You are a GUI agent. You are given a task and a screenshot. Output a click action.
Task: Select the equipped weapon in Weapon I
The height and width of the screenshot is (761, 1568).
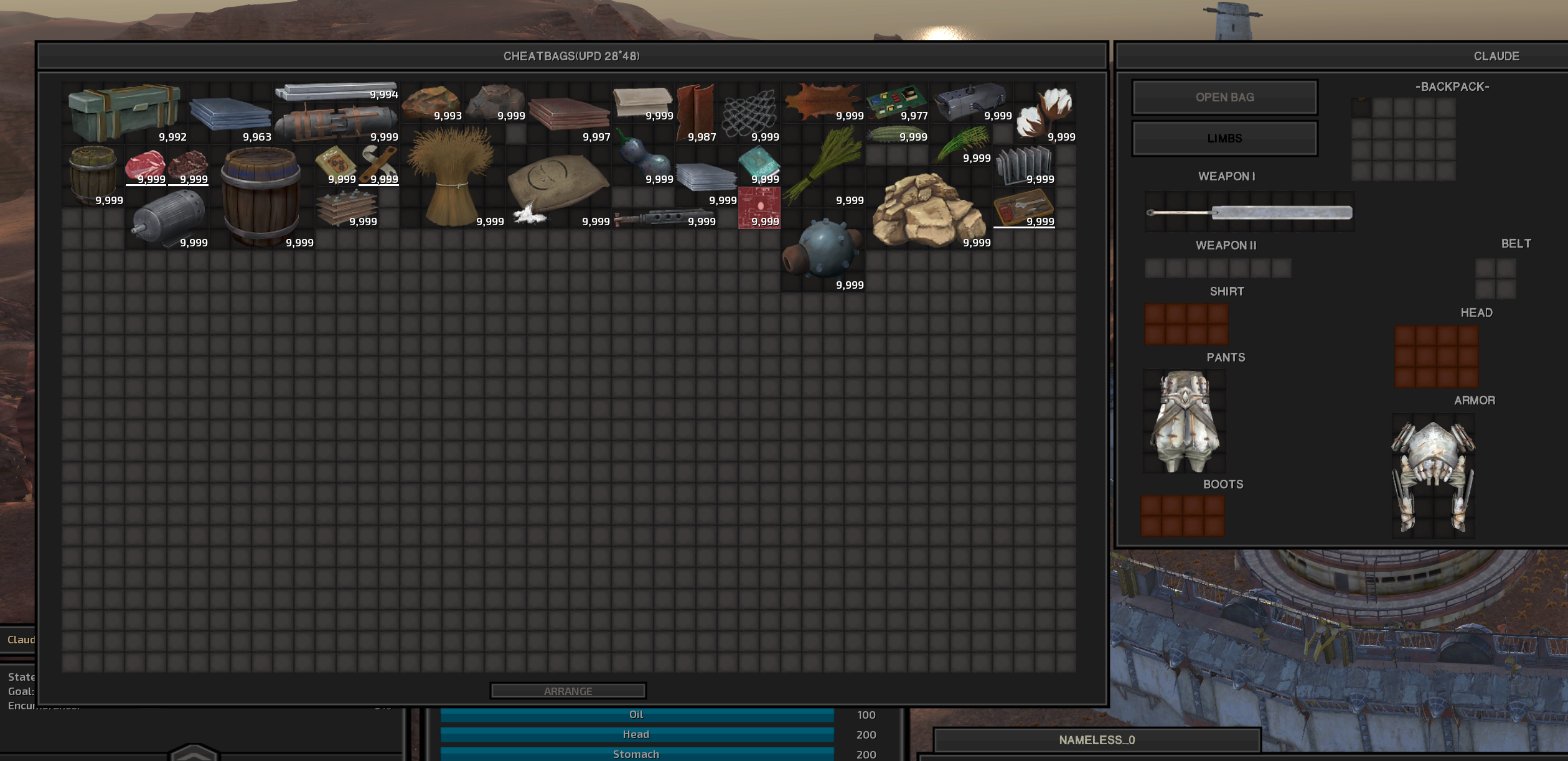[x=1249, y=213]
